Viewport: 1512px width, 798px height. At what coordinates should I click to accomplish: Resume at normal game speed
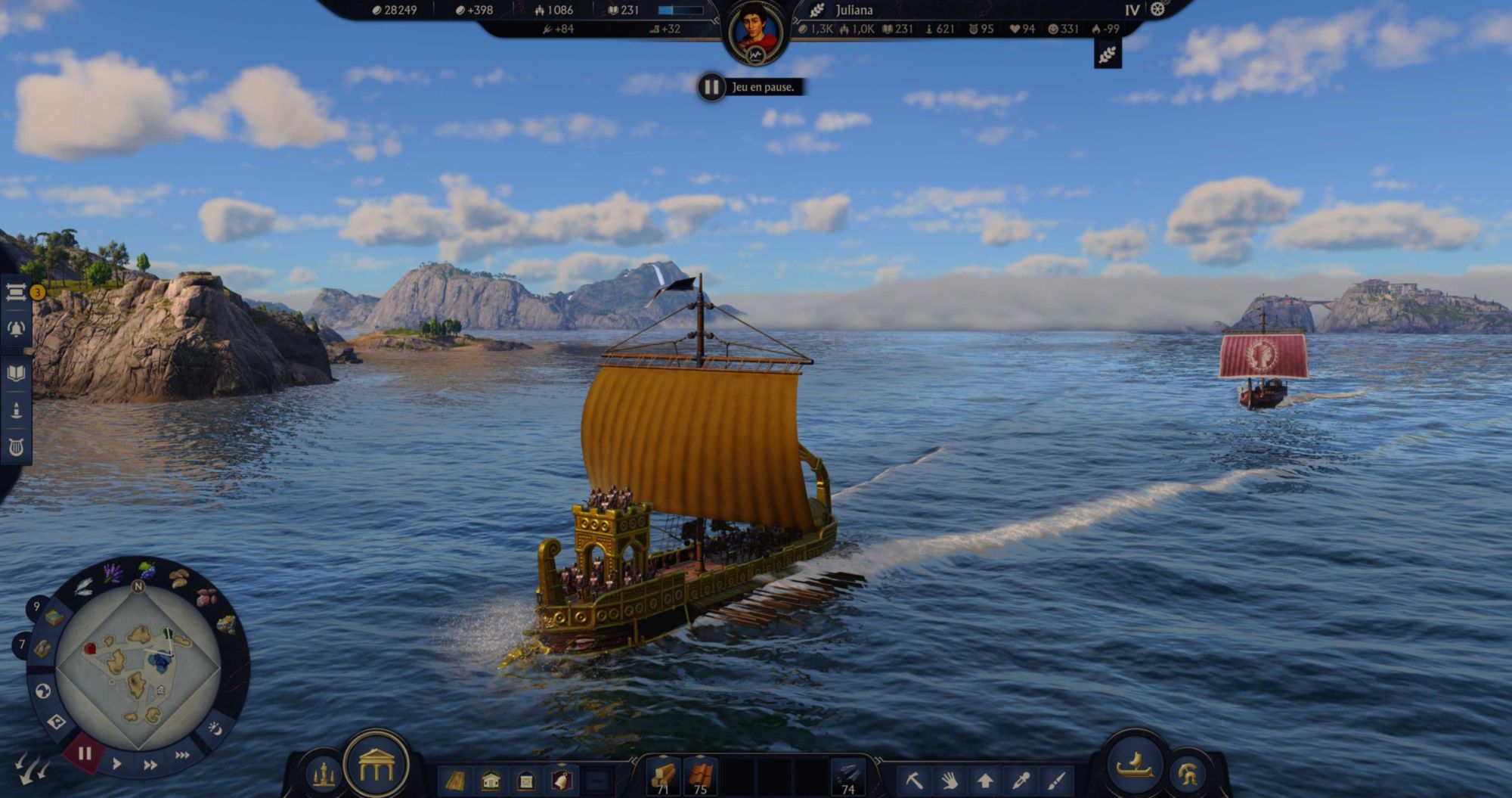[x=117, y=764]
